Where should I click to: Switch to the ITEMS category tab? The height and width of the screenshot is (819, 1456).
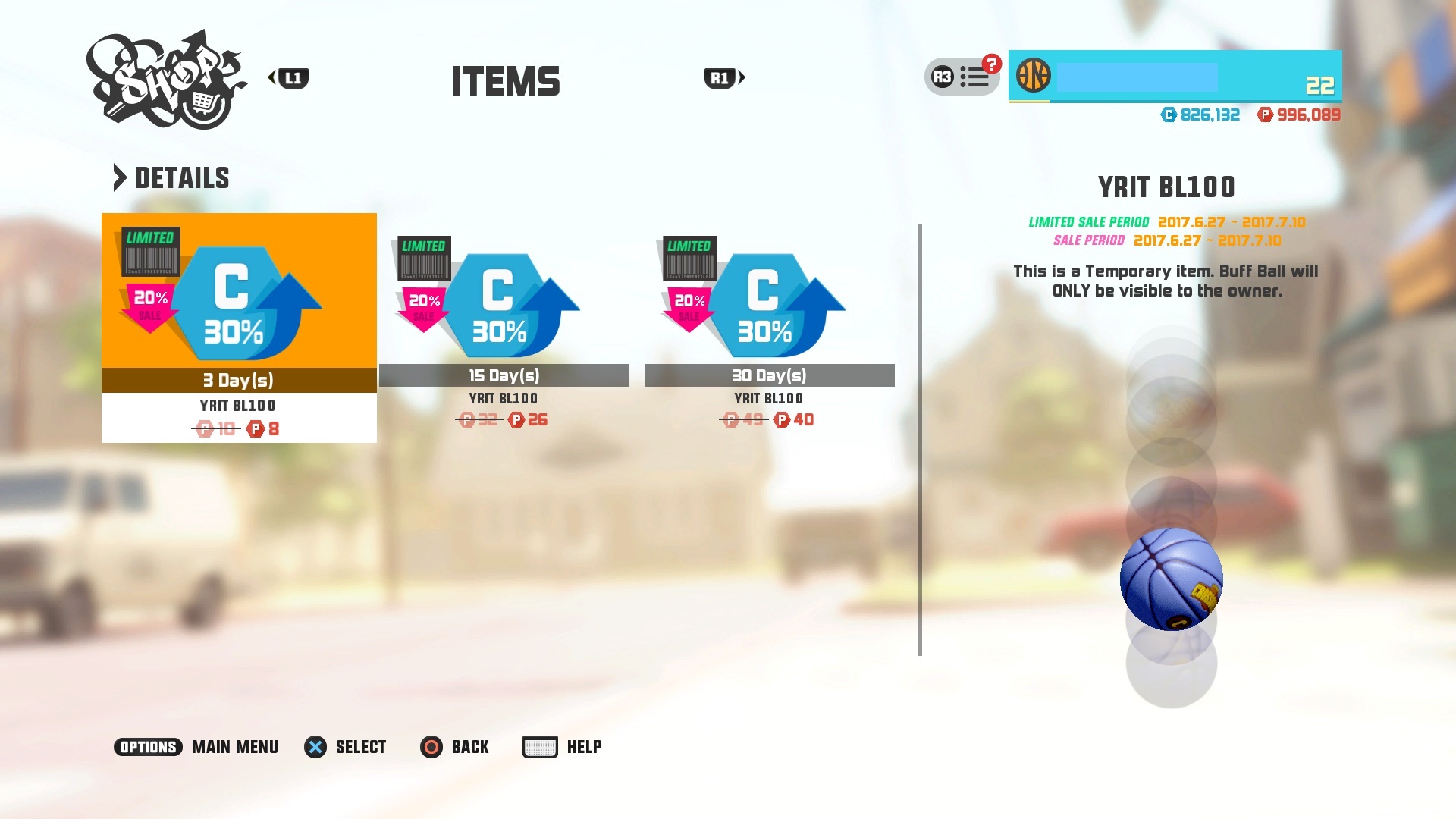[506, 81]
